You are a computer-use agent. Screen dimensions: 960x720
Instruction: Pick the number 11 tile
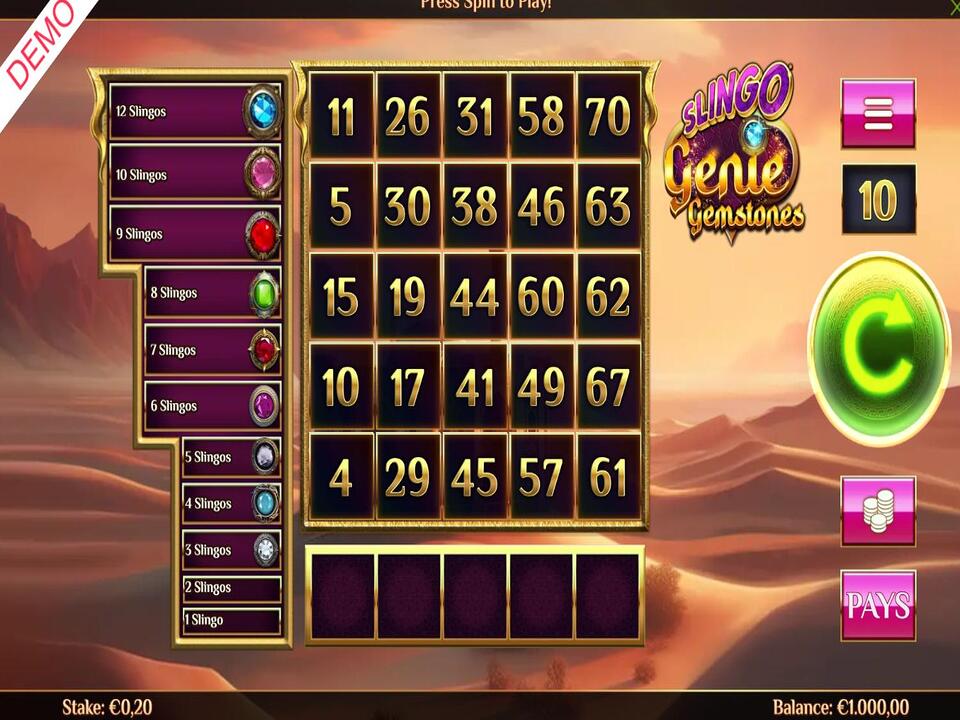click(x=341, y=117)
